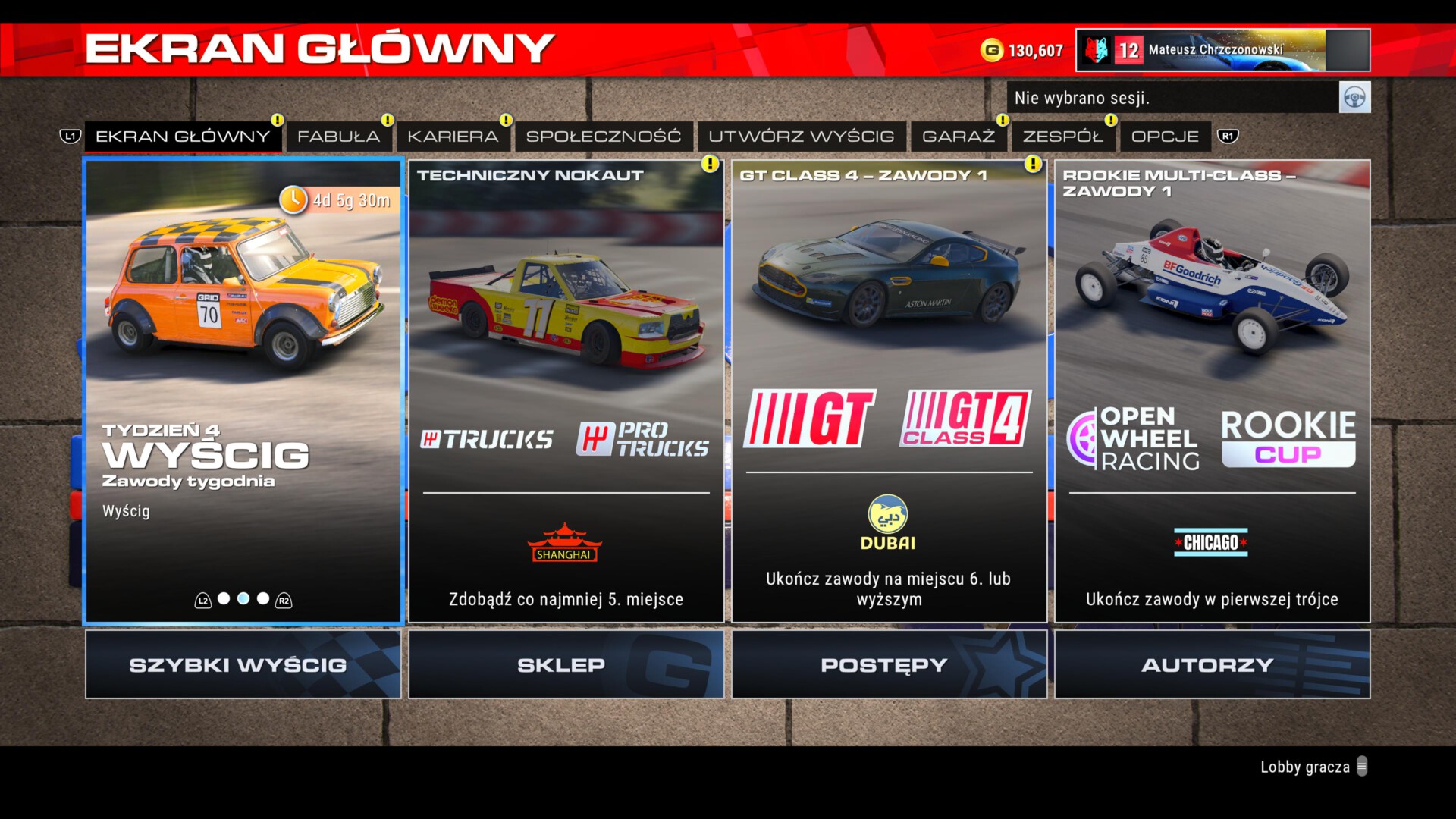Click the steering wheel session icon
This screenshot has height=819, width=1456.
coord(1354,98)
